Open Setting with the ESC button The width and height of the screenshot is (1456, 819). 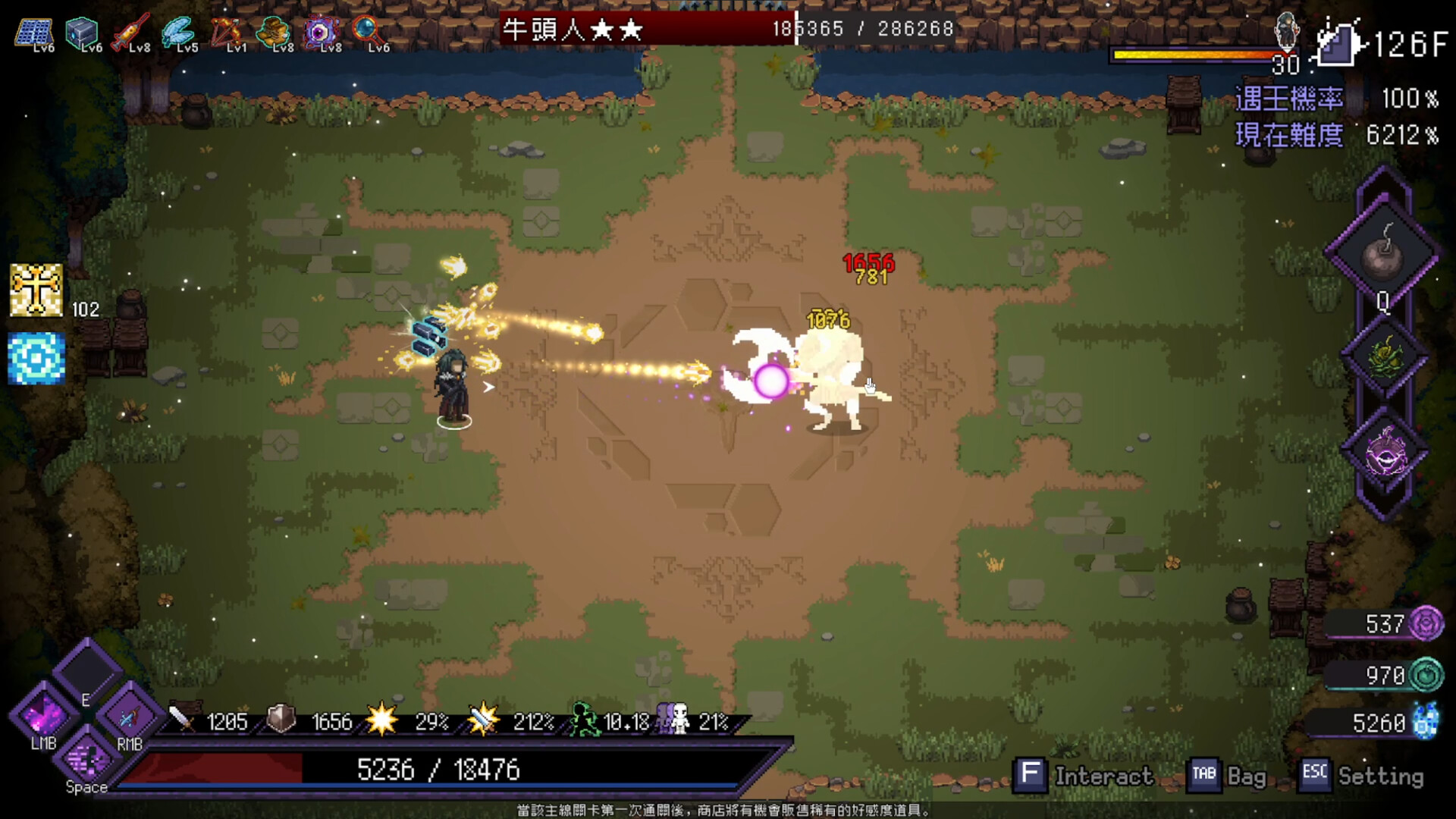1314,775
